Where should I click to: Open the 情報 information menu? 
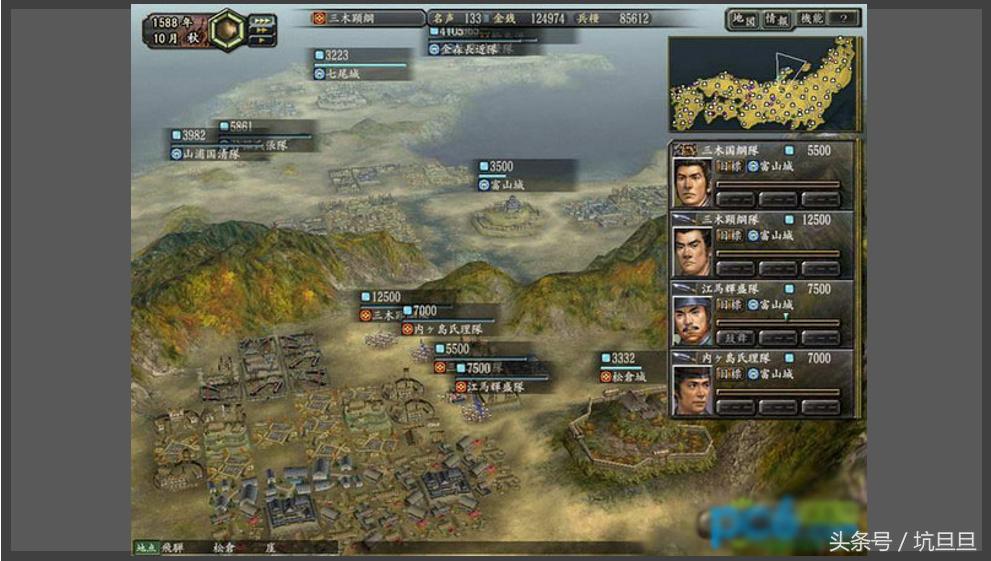pos(776,18)
